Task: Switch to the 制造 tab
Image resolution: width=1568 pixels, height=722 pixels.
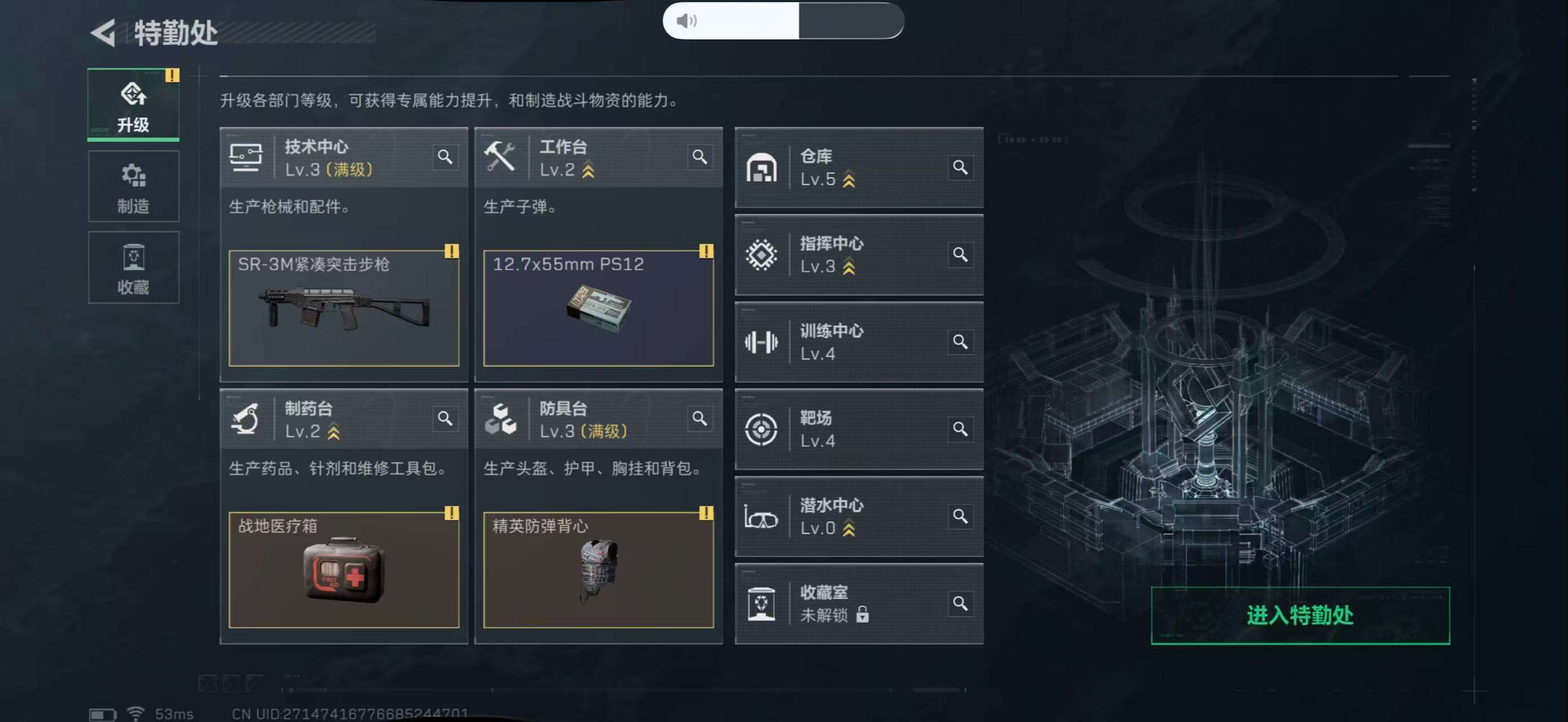Action: pos(133,186)
